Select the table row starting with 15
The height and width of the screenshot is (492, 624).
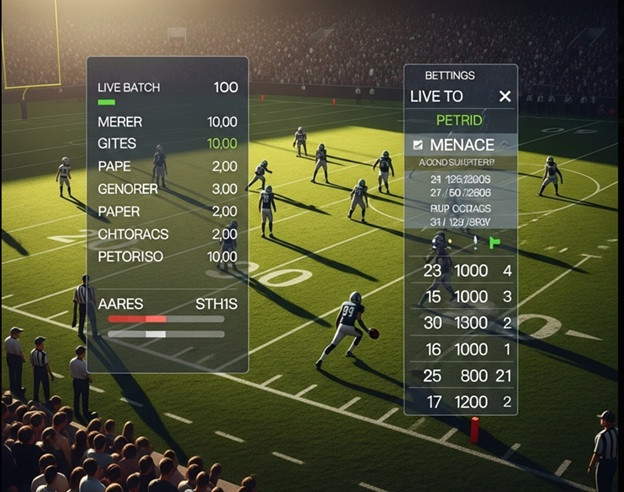point(460,296)
